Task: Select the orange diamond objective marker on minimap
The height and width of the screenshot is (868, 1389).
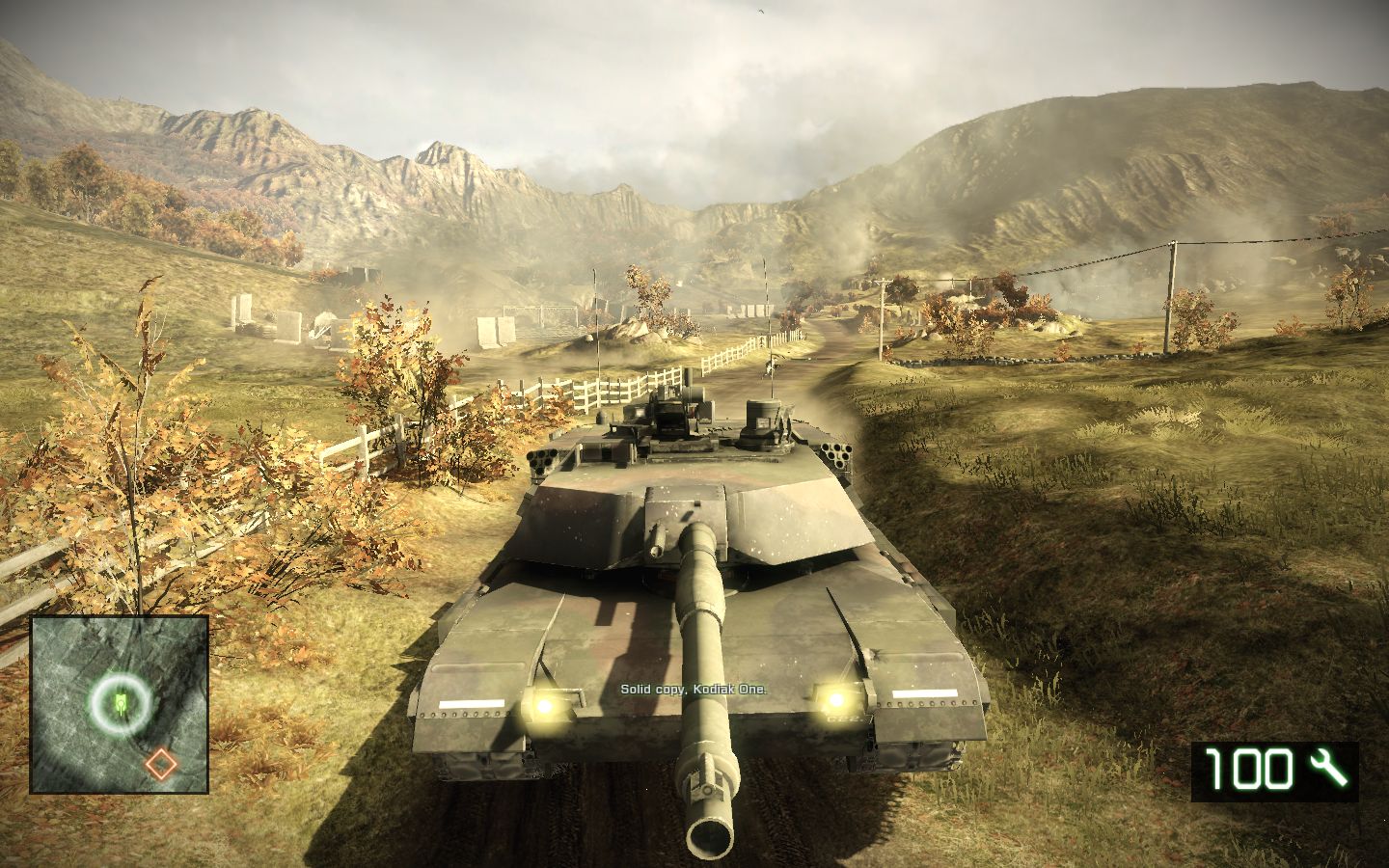Action: coord(161,764)
